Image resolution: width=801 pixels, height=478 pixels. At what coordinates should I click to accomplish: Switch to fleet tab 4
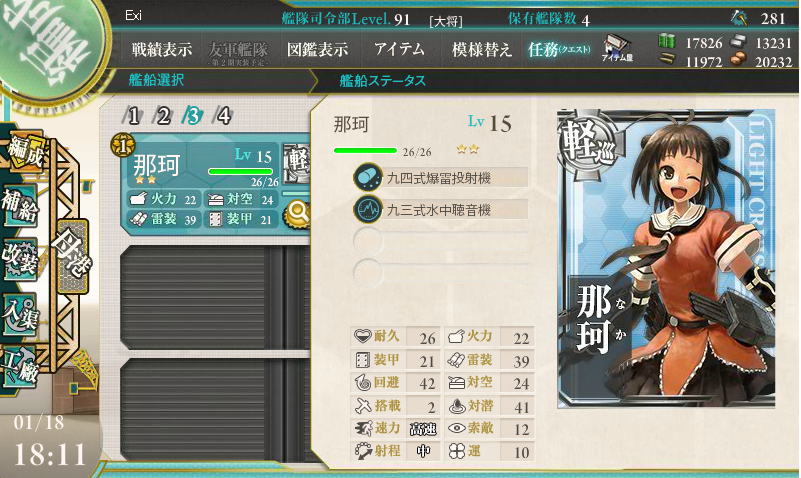pos(224,116)
